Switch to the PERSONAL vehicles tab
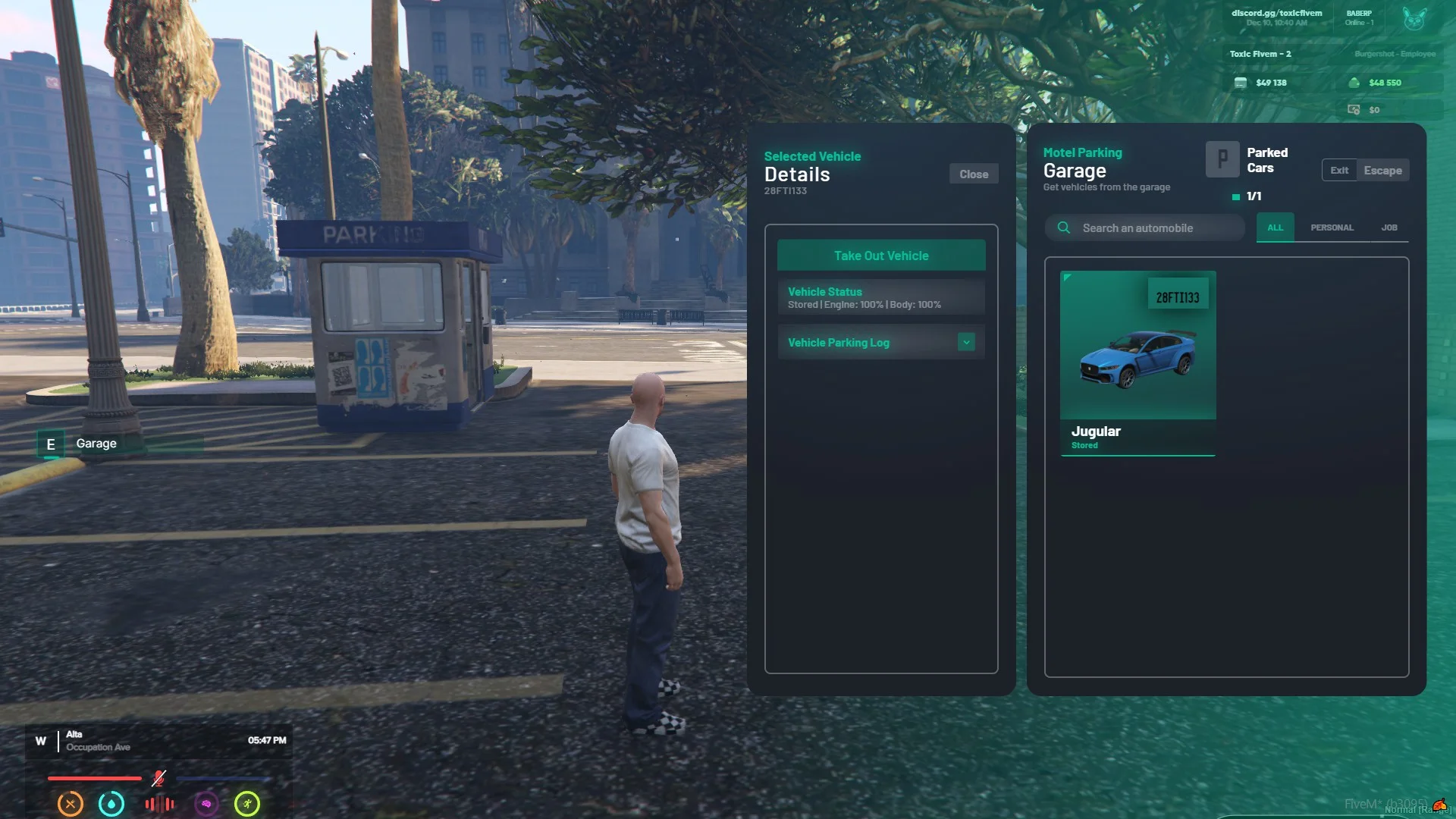This screenshot has width=1456, height=819. [x=1332, y=227]
